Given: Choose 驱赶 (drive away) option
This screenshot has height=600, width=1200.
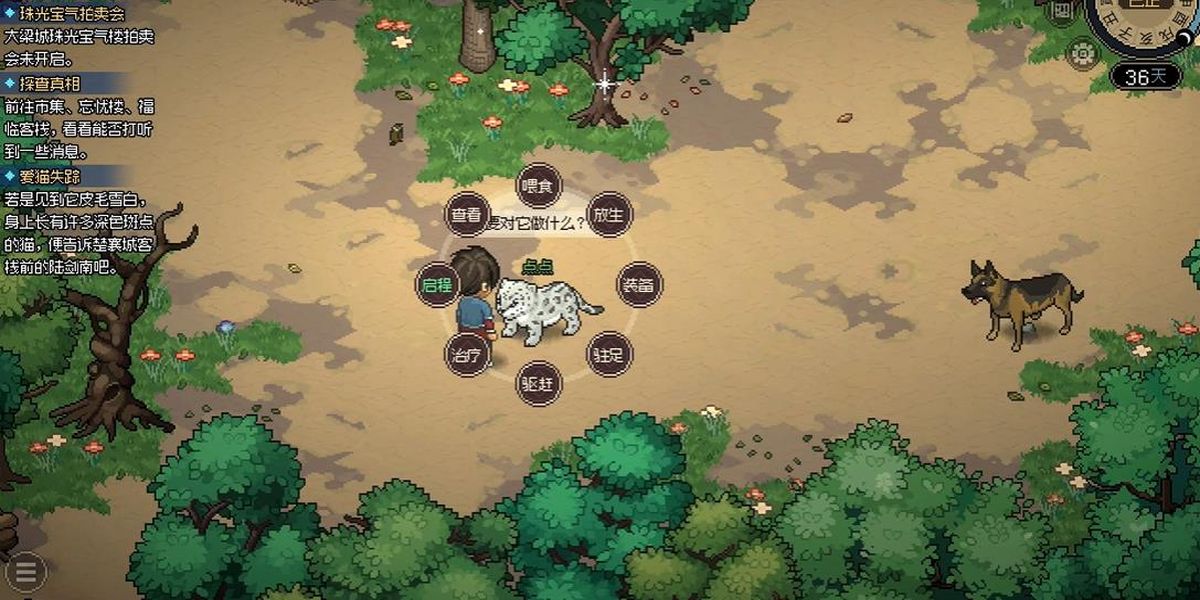Looking at the screenshot, I should 539,383.
